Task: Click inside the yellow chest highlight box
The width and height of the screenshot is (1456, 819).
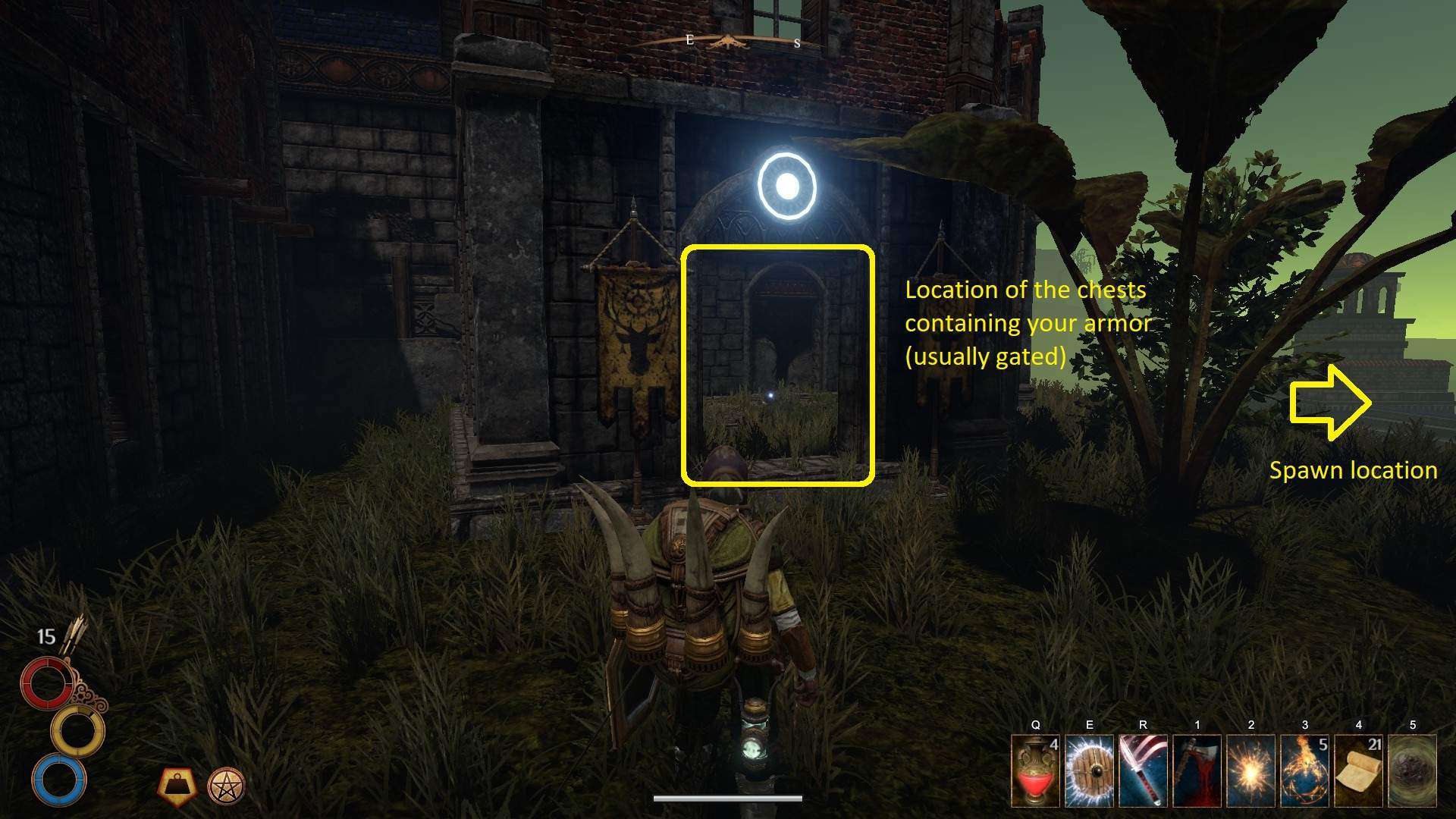Action: [780, 364]
